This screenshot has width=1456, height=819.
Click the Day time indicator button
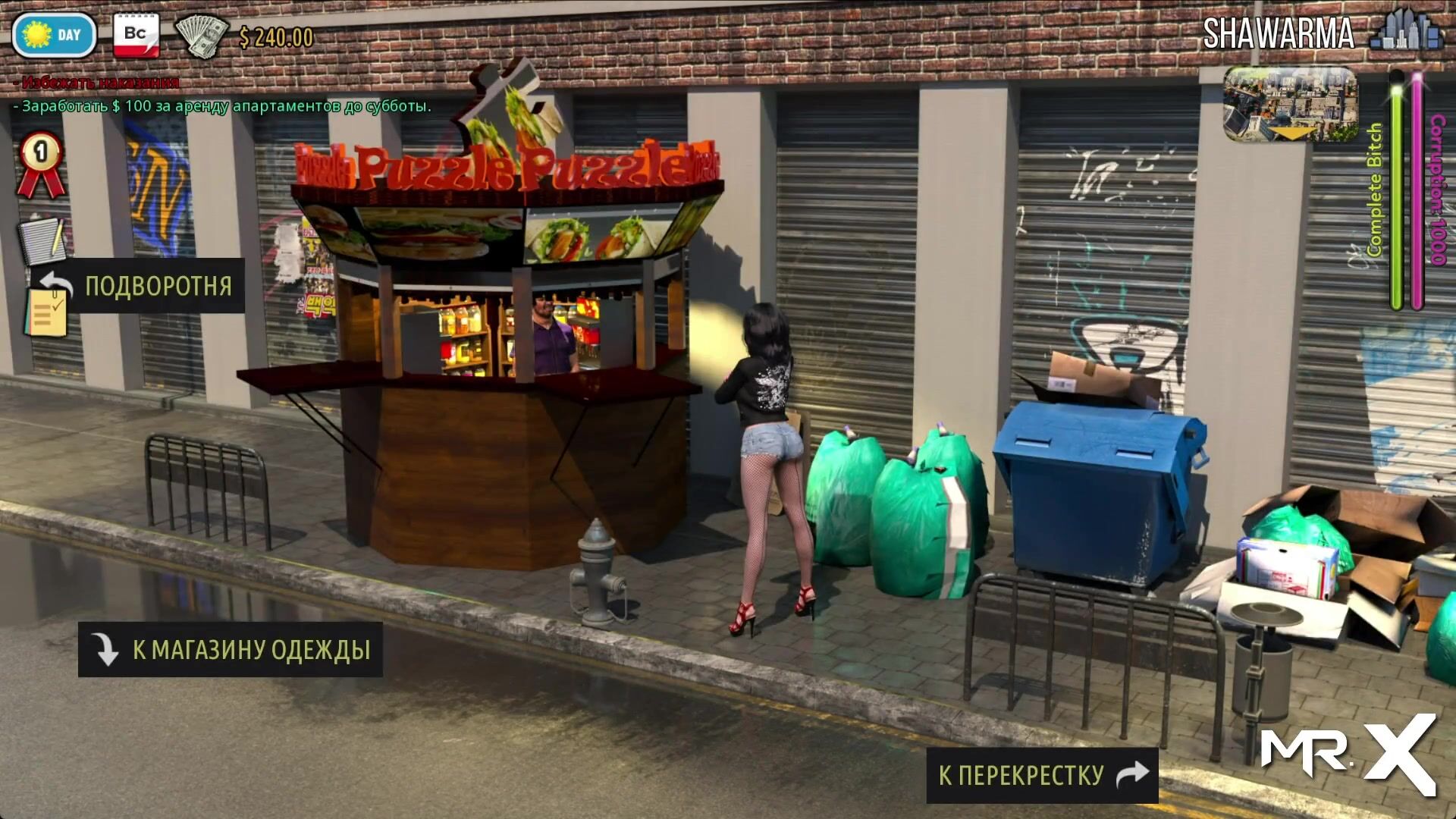point(54,35)
